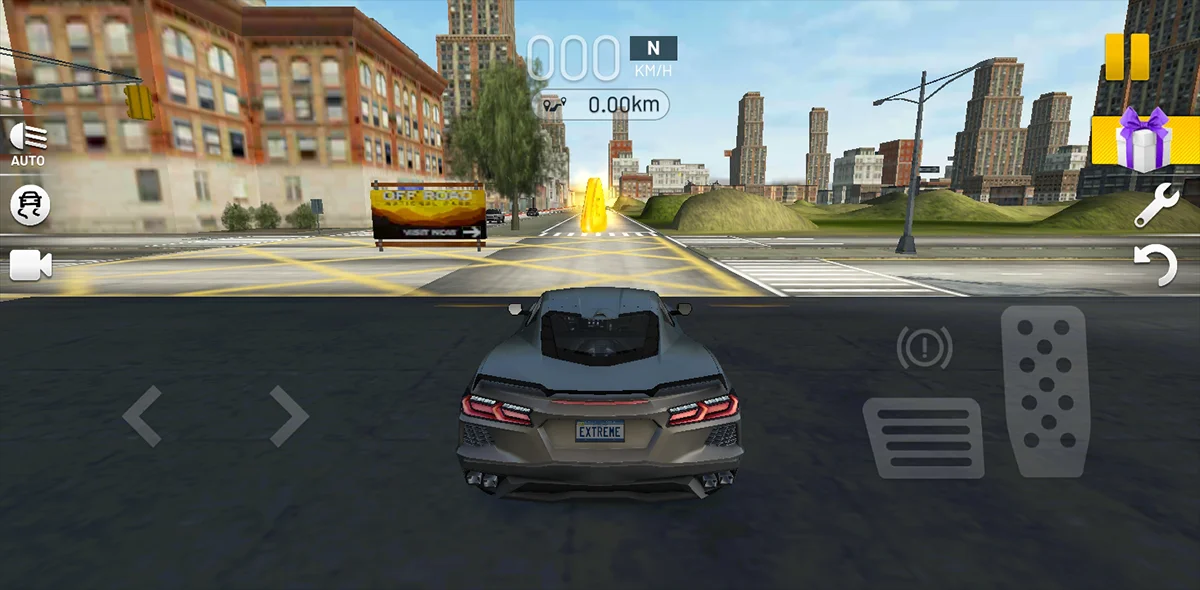Tap the reset car arrow icon
This screenshot has width=1200, height=590.
point(1155,266)
